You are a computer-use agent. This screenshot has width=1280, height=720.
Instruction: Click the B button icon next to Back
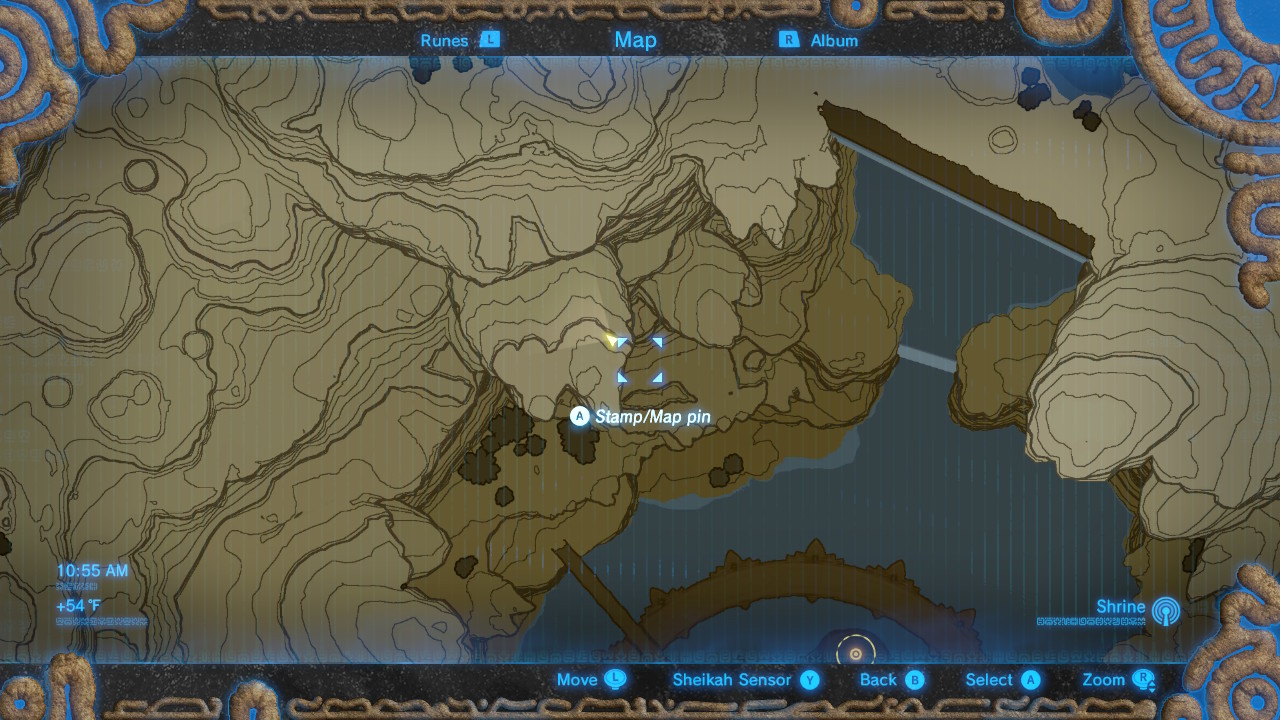point(916,679)
